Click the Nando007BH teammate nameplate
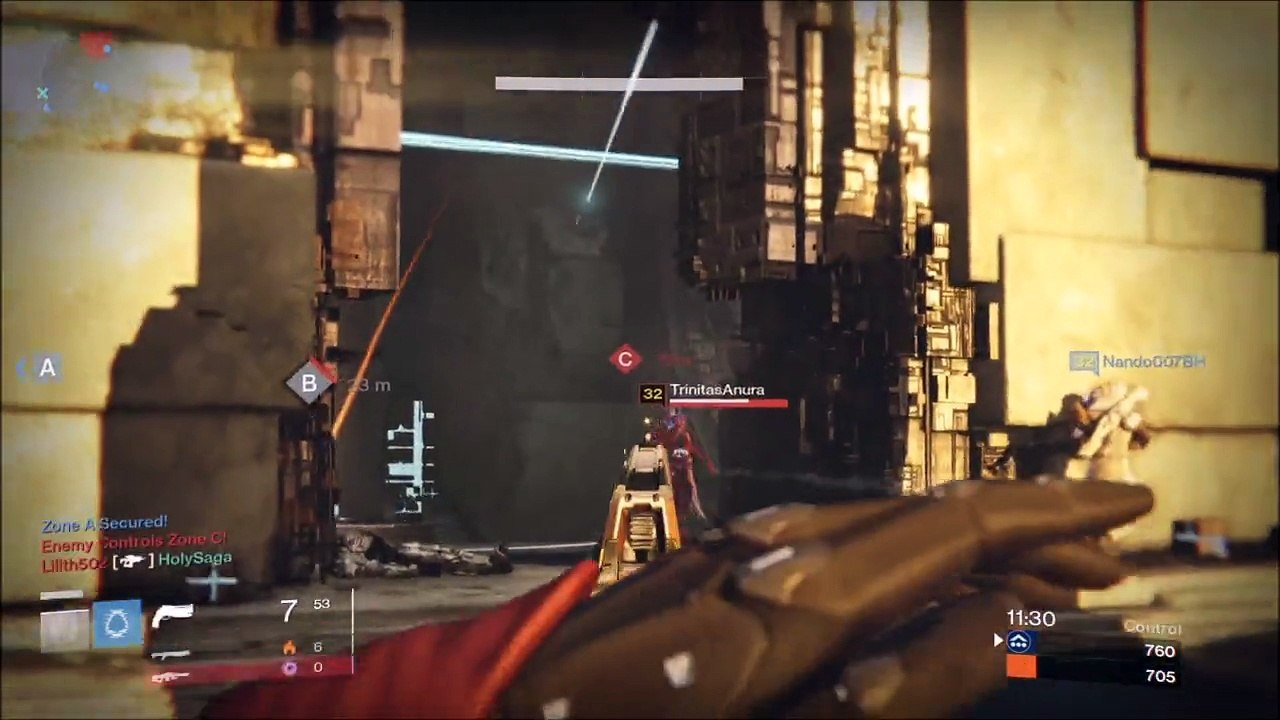 pyautogui.click(x=1151, y=361)
